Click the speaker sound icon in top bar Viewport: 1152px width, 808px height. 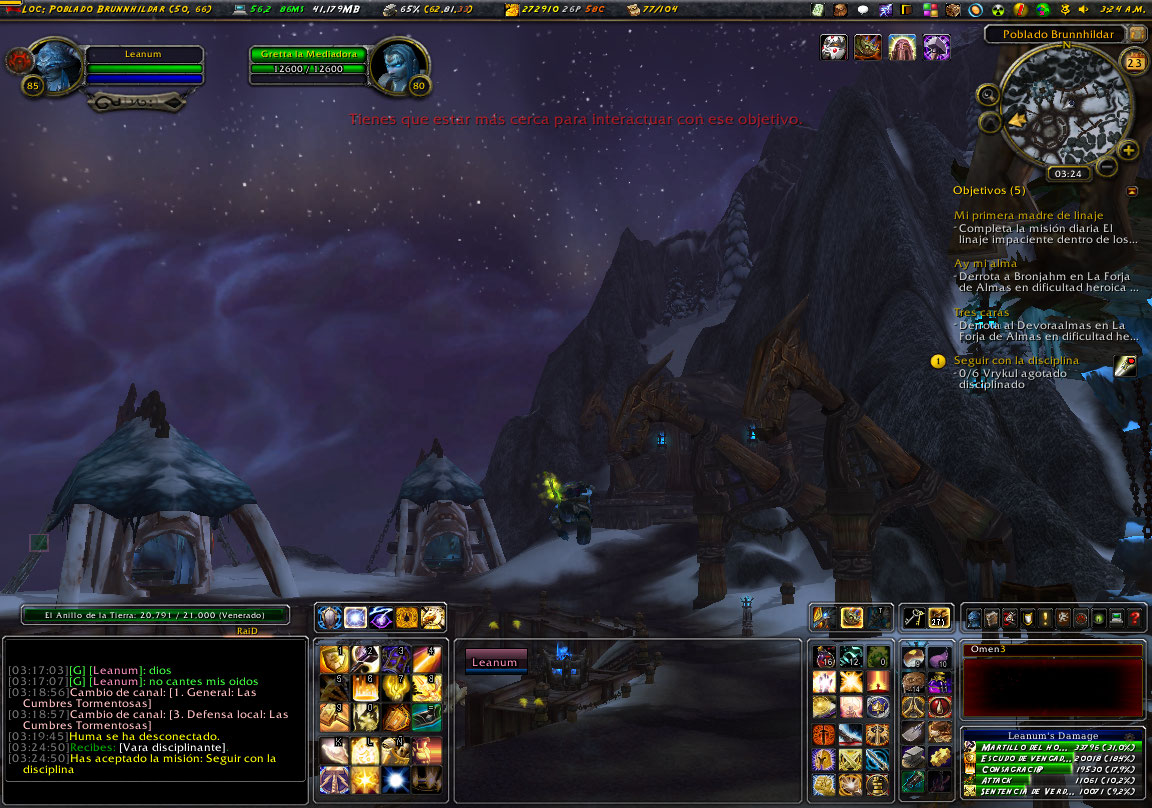pyautogui.click(x=1082, y=10)
